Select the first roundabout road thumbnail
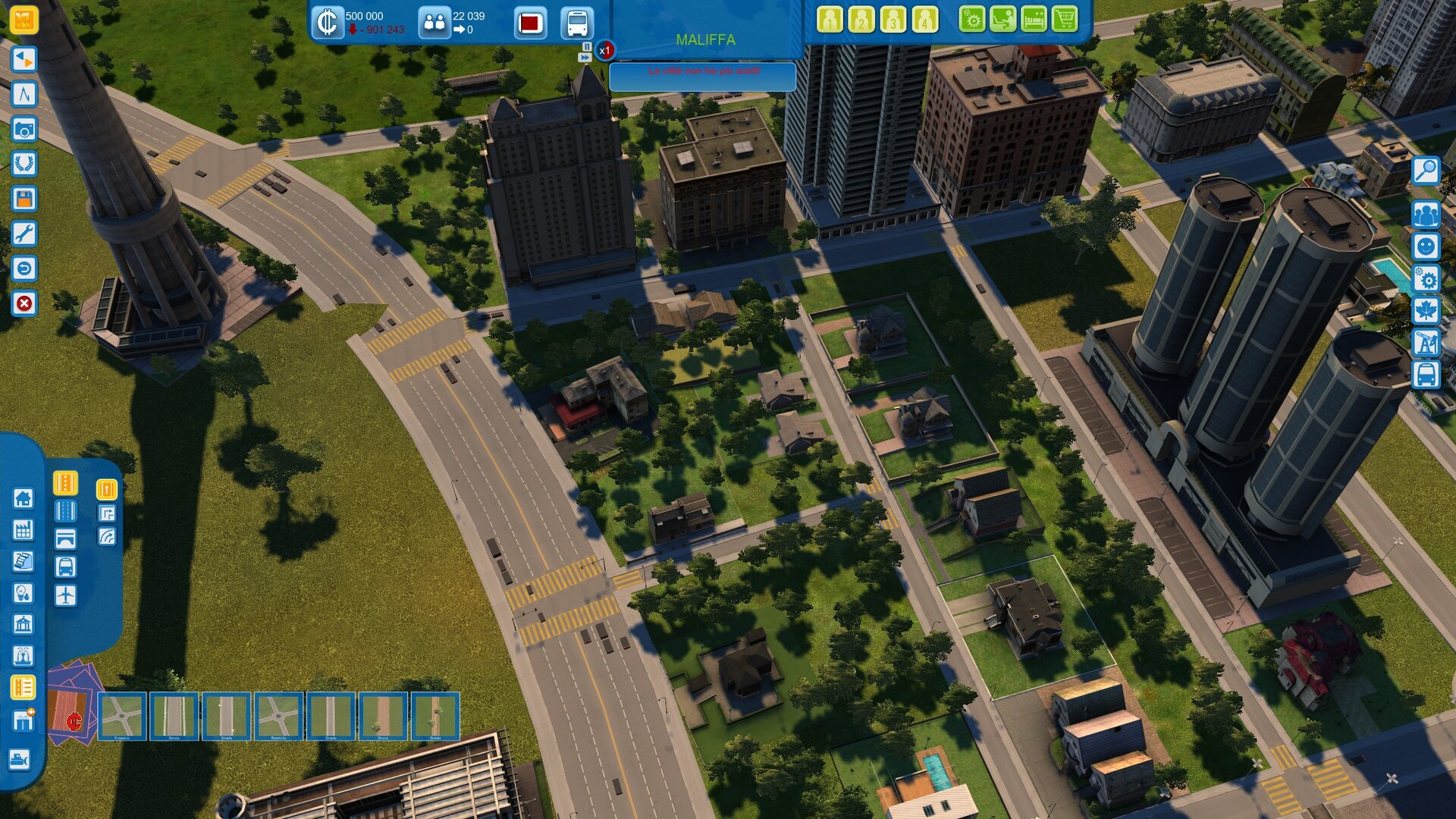This screenshot has height=819, width=1456. click(122, 716)
